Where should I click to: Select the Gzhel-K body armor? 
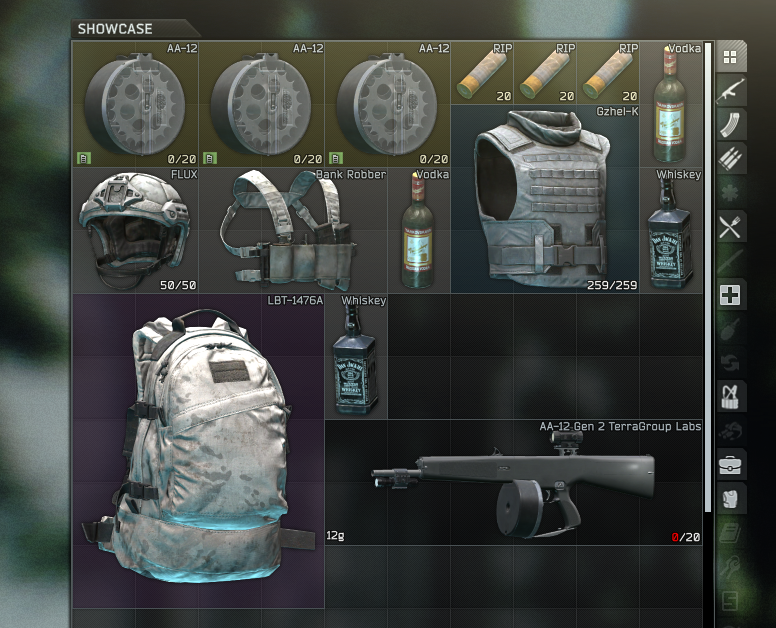[545, 200]
